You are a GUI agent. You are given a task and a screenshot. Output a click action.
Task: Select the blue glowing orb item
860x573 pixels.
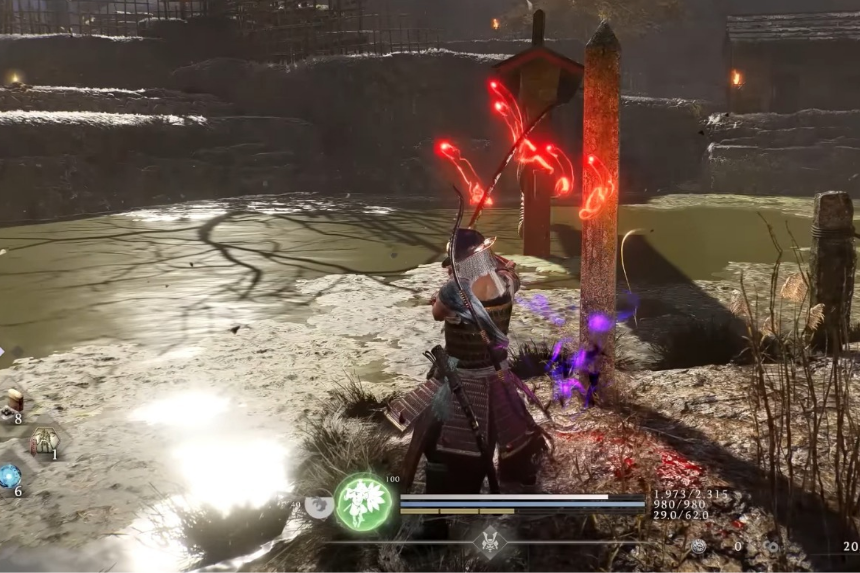[10, 477]
